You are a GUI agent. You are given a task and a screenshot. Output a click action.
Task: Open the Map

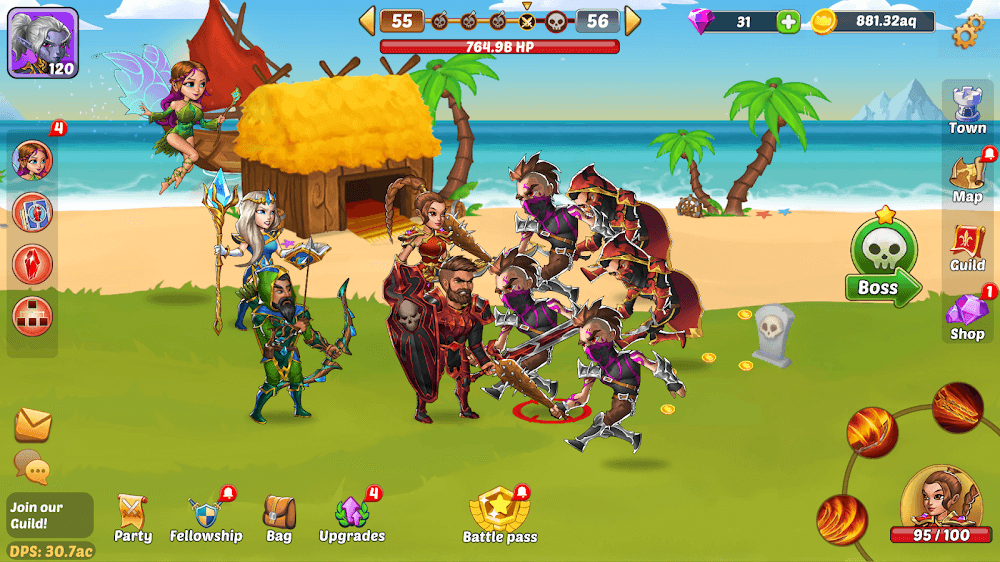click(x=967, y=178)
